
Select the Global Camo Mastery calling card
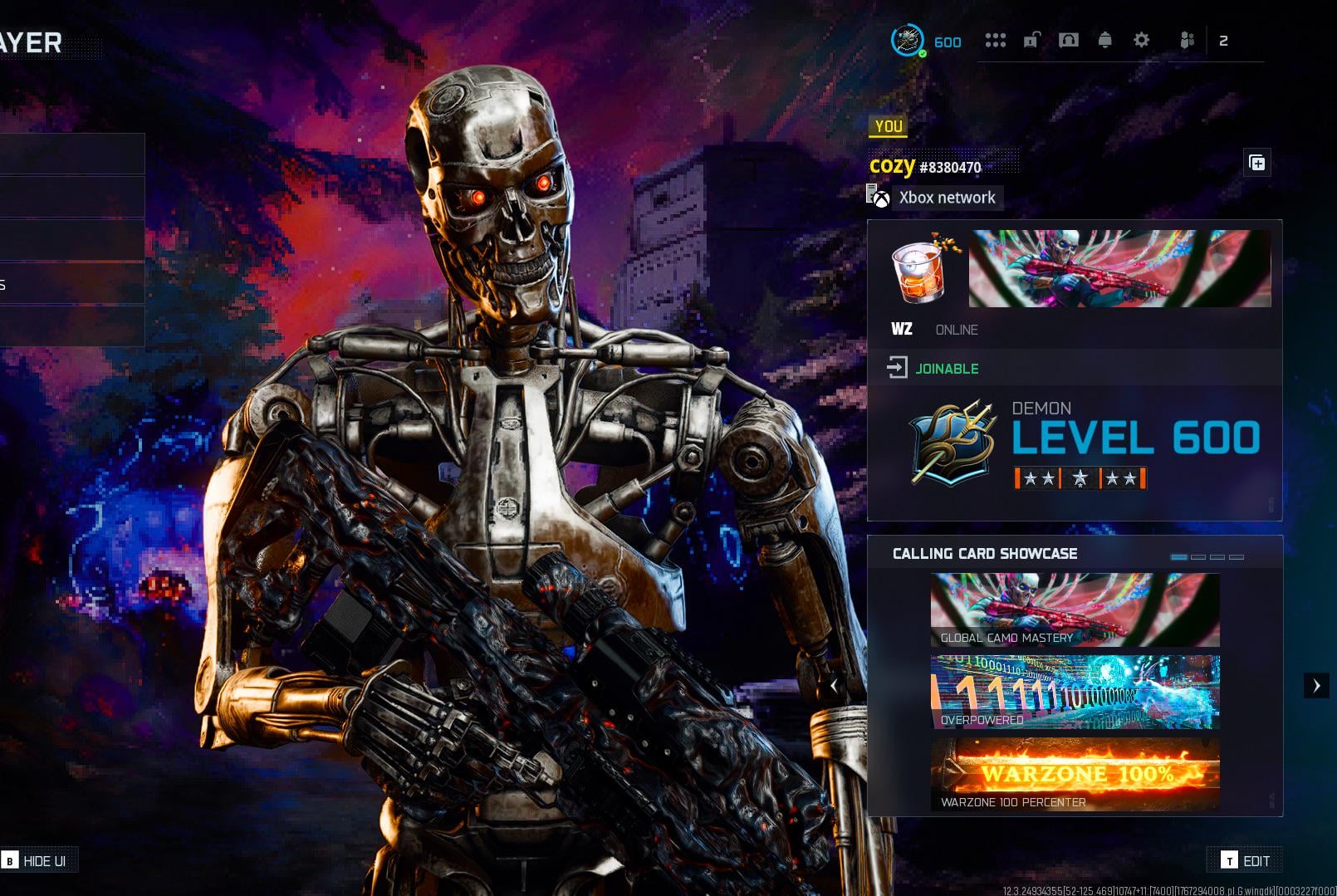pos(1075,610)
